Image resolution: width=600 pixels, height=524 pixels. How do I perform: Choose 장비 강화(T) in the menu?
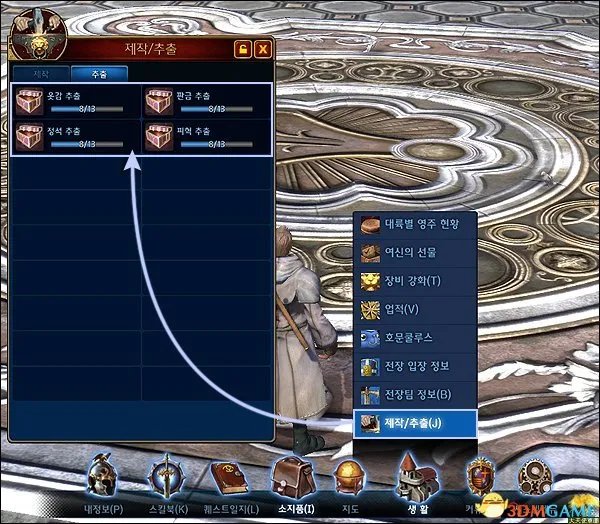click(416, 281)
